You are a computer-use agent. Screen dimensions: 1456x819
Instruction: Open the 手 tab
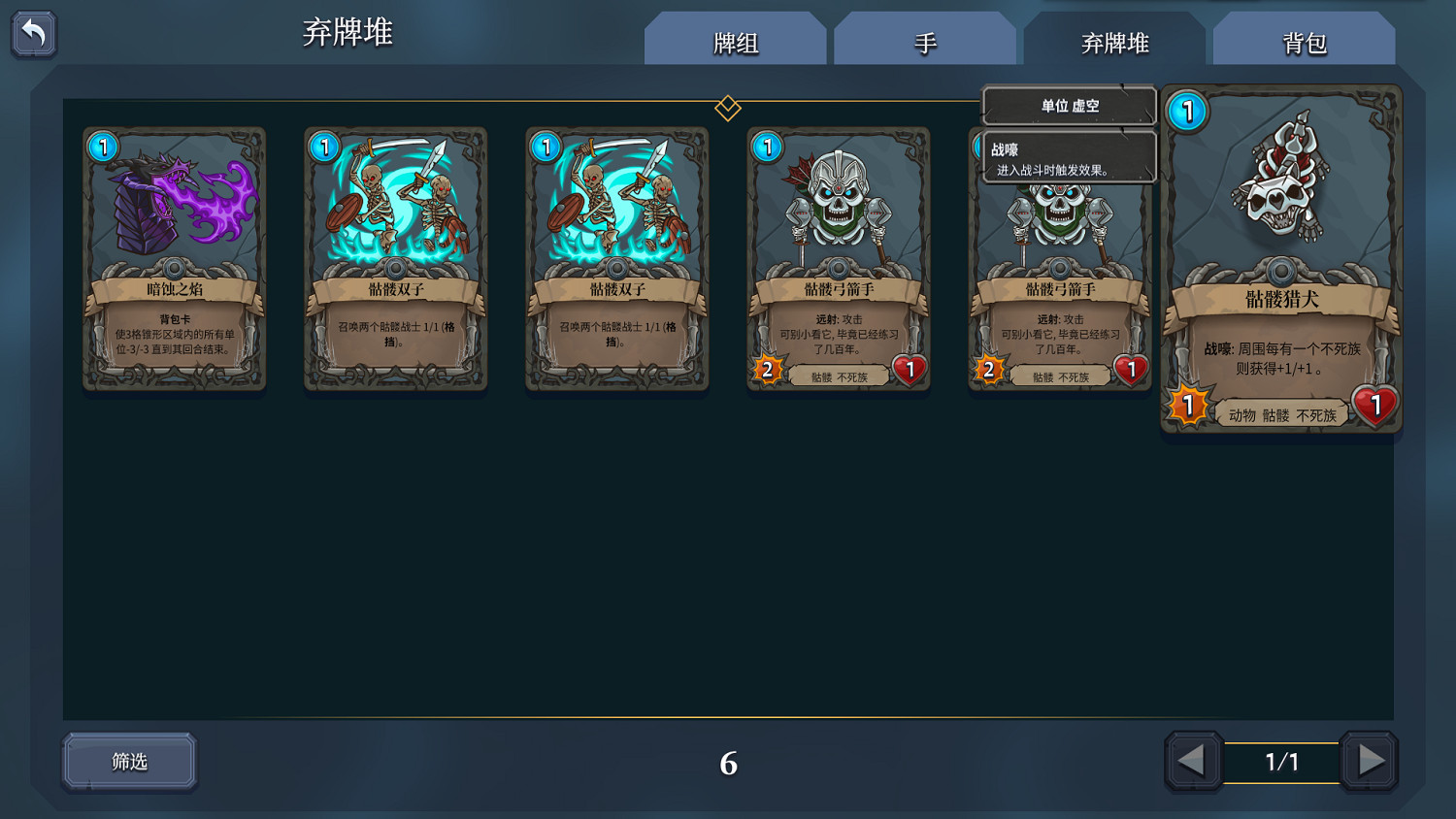coord(924,41)
